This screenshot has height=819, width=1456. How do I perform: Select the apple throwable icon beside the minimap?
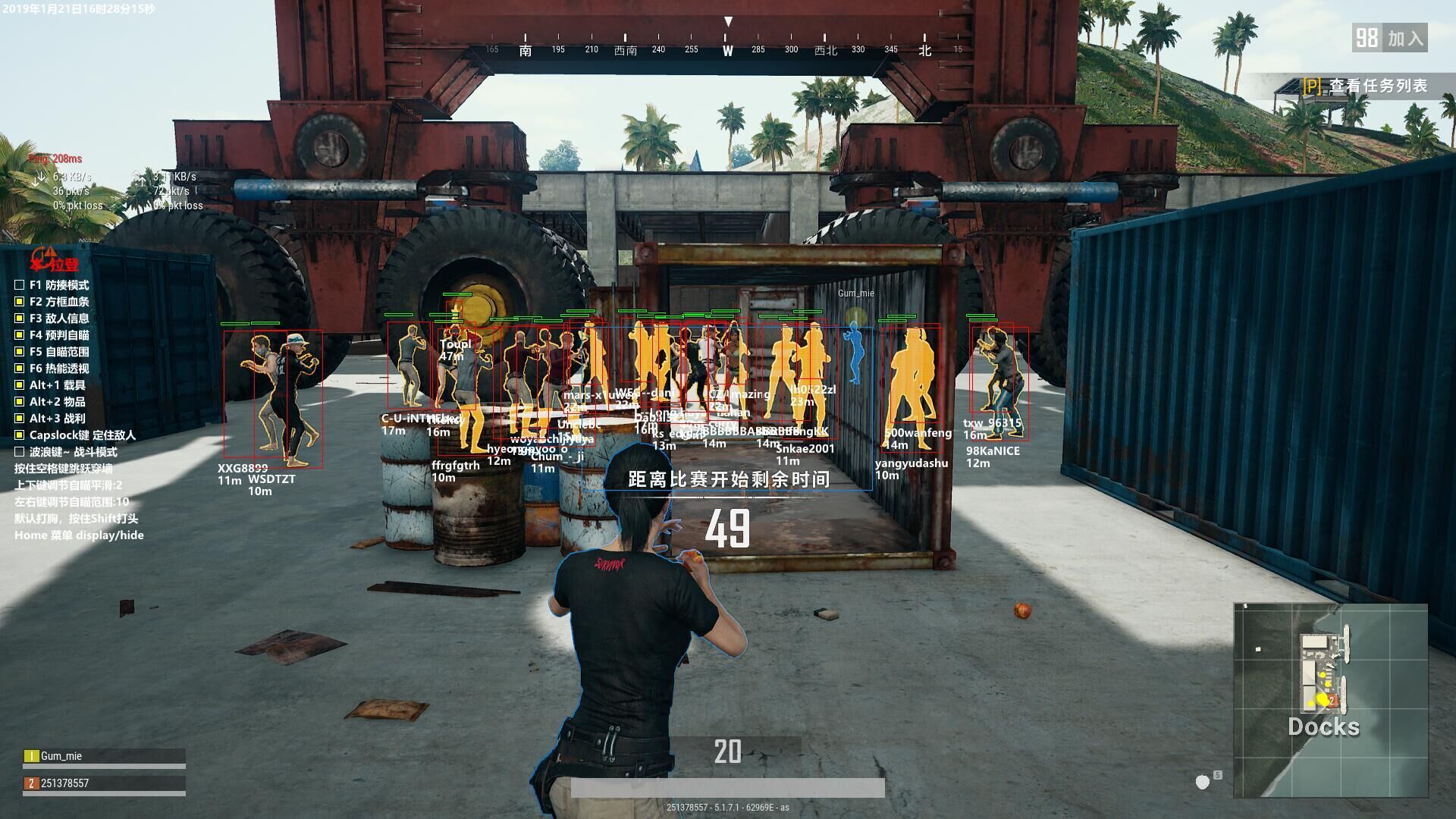(x=1202, y=782)
